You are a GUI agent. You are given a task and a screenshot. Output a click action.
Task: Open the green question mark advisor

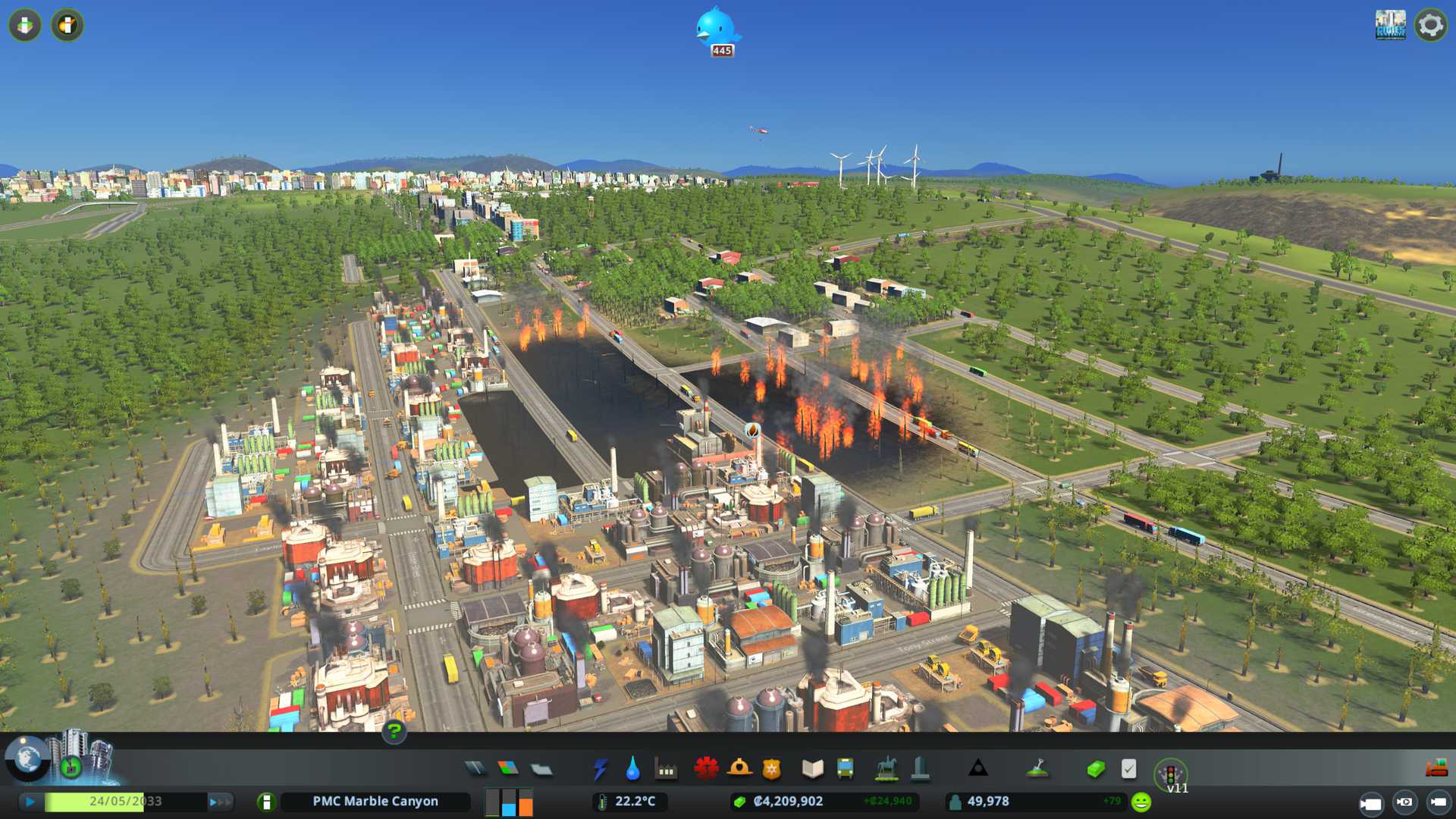[394, 731]
